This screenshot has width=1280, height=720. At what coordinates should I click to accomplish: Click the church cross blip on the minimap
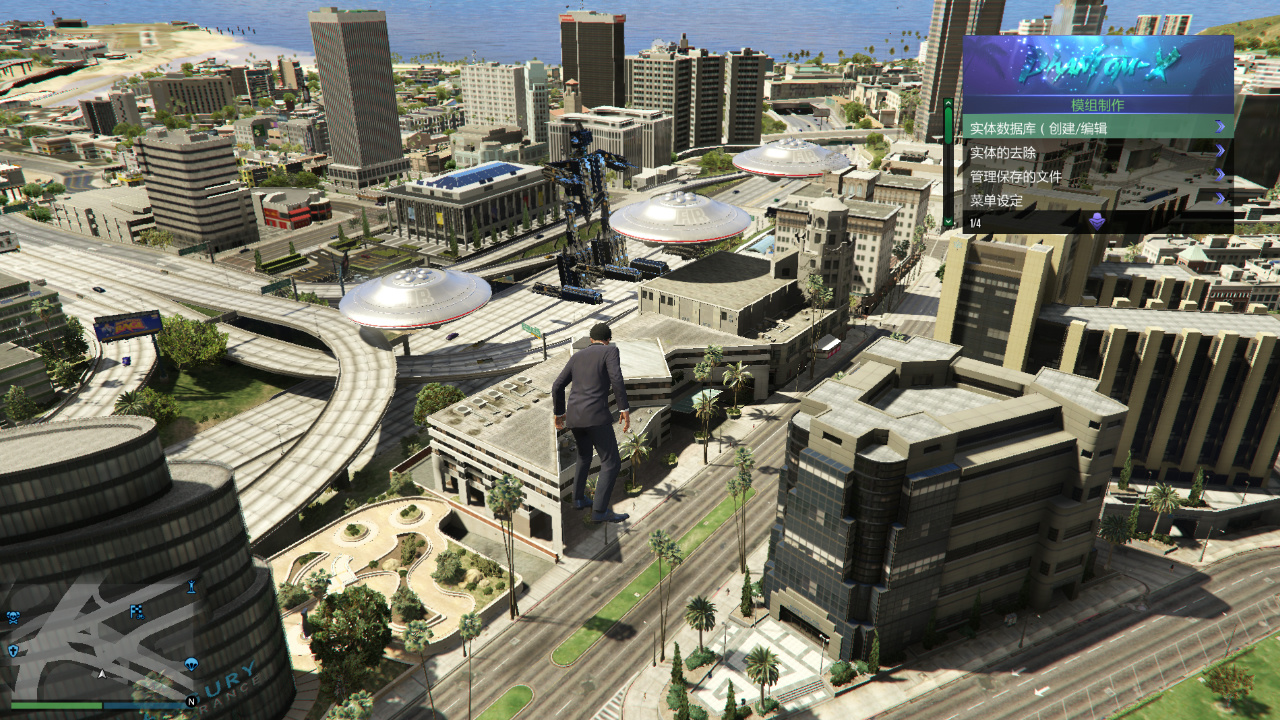(x=13, y=649)
